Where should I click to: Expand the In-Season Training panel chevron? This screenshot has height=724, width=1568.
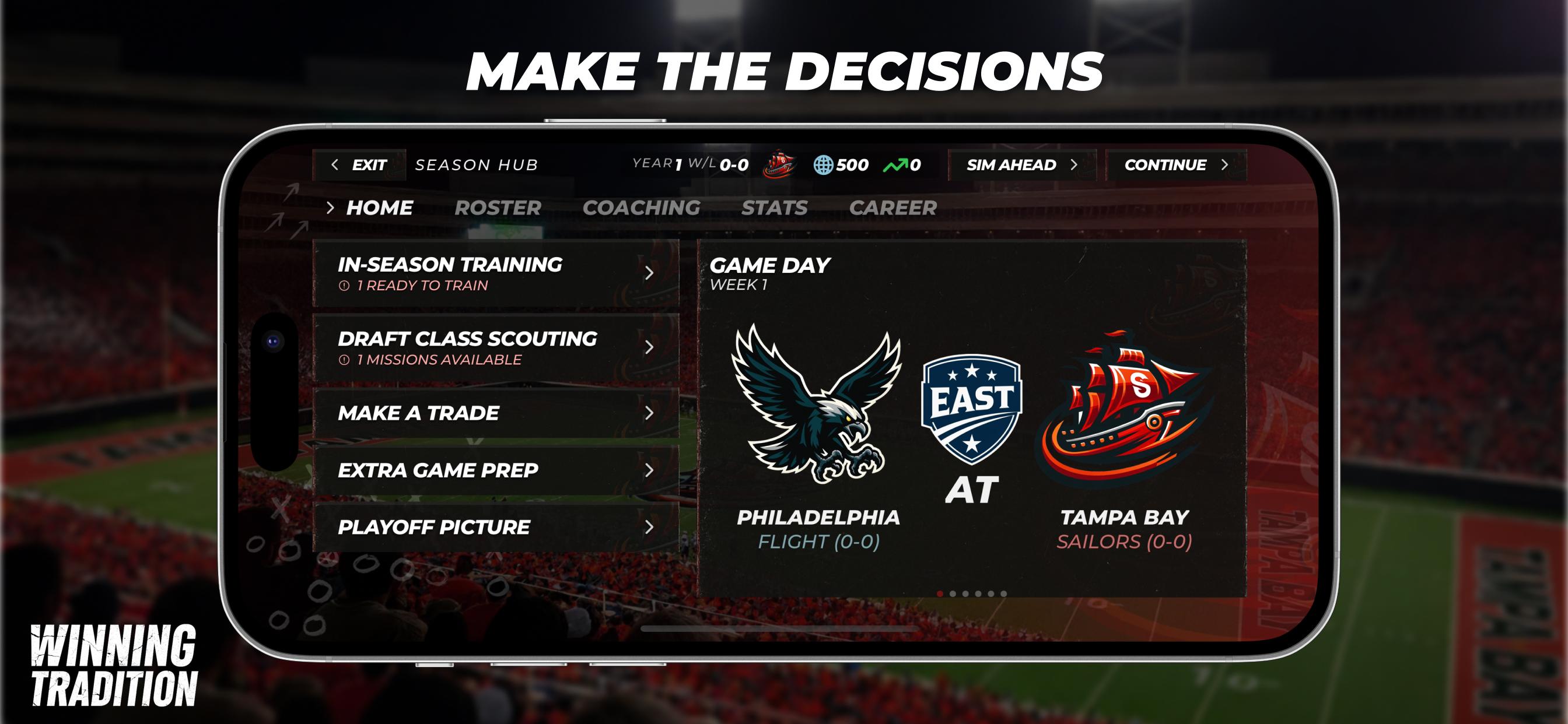click(x=649, y=274)
